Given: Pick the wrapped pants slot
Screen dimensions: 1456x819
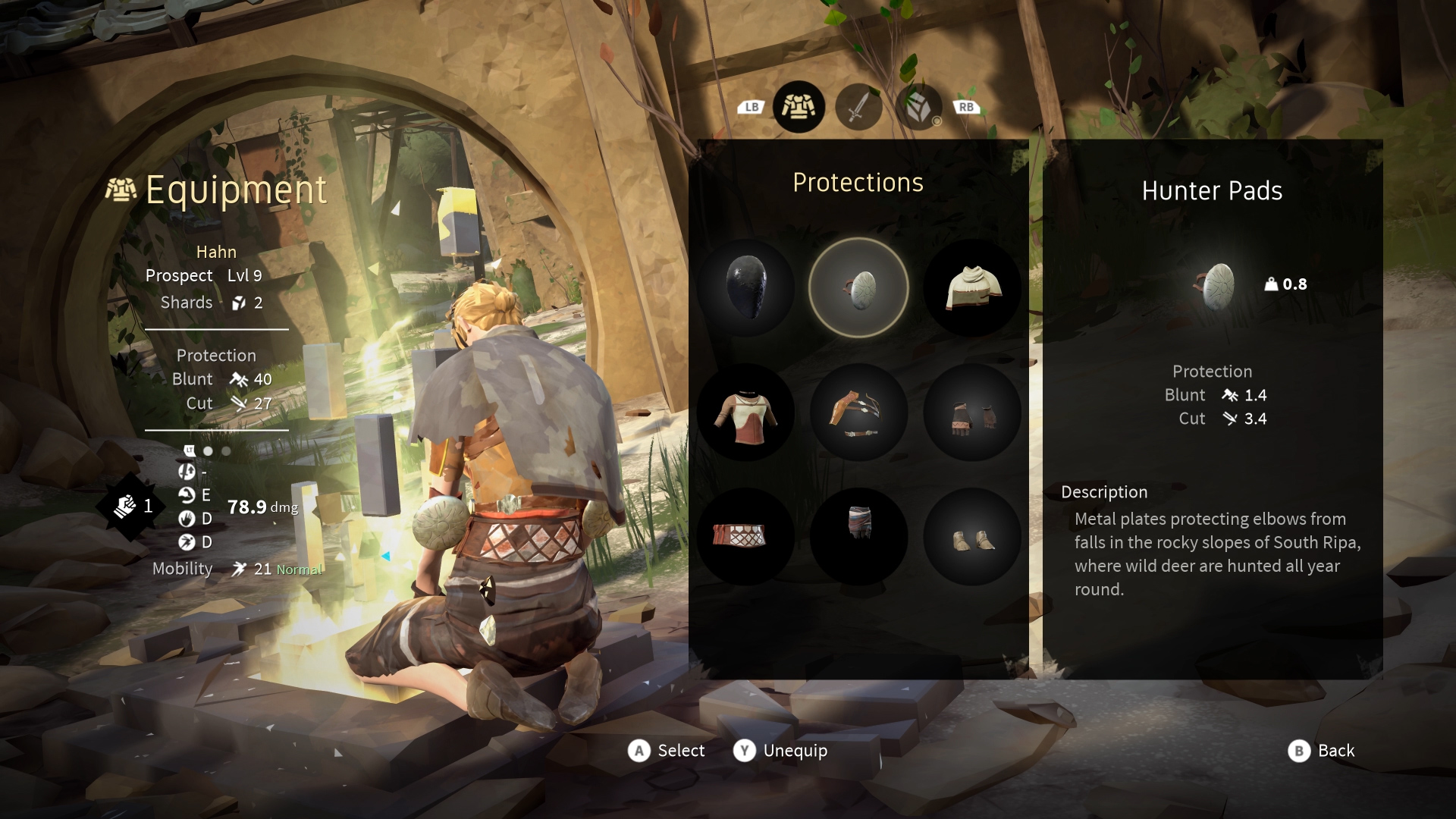Looking at the screenshot, I should (858, 537).
